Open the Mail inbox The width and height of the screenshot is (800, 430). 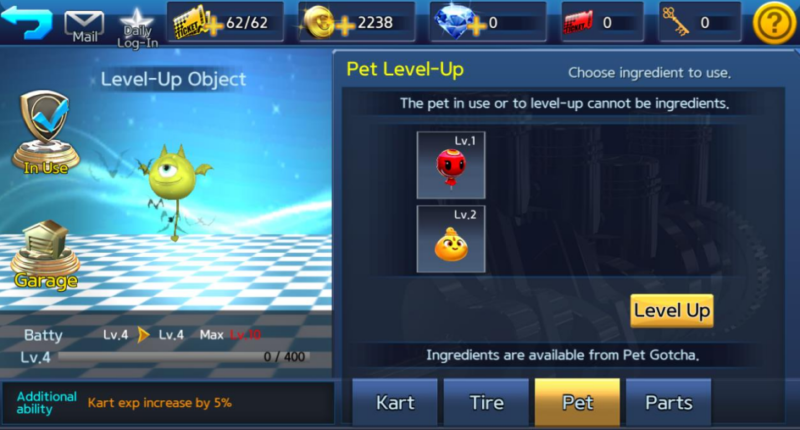click(84, 24)
